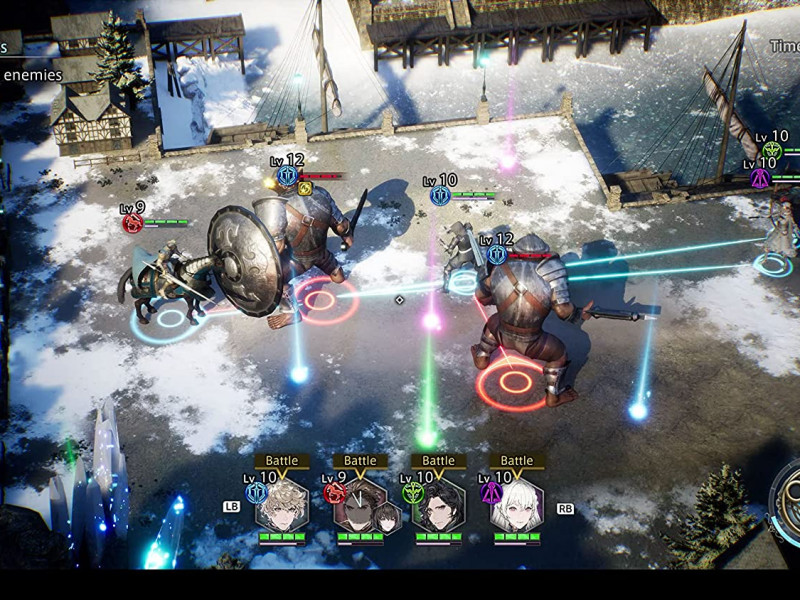This screenshot has height=600, width=800.
Task: Choose the Lv 9 cavalry unit portrait
Action: pyautogui.click(x=360, y=504)
